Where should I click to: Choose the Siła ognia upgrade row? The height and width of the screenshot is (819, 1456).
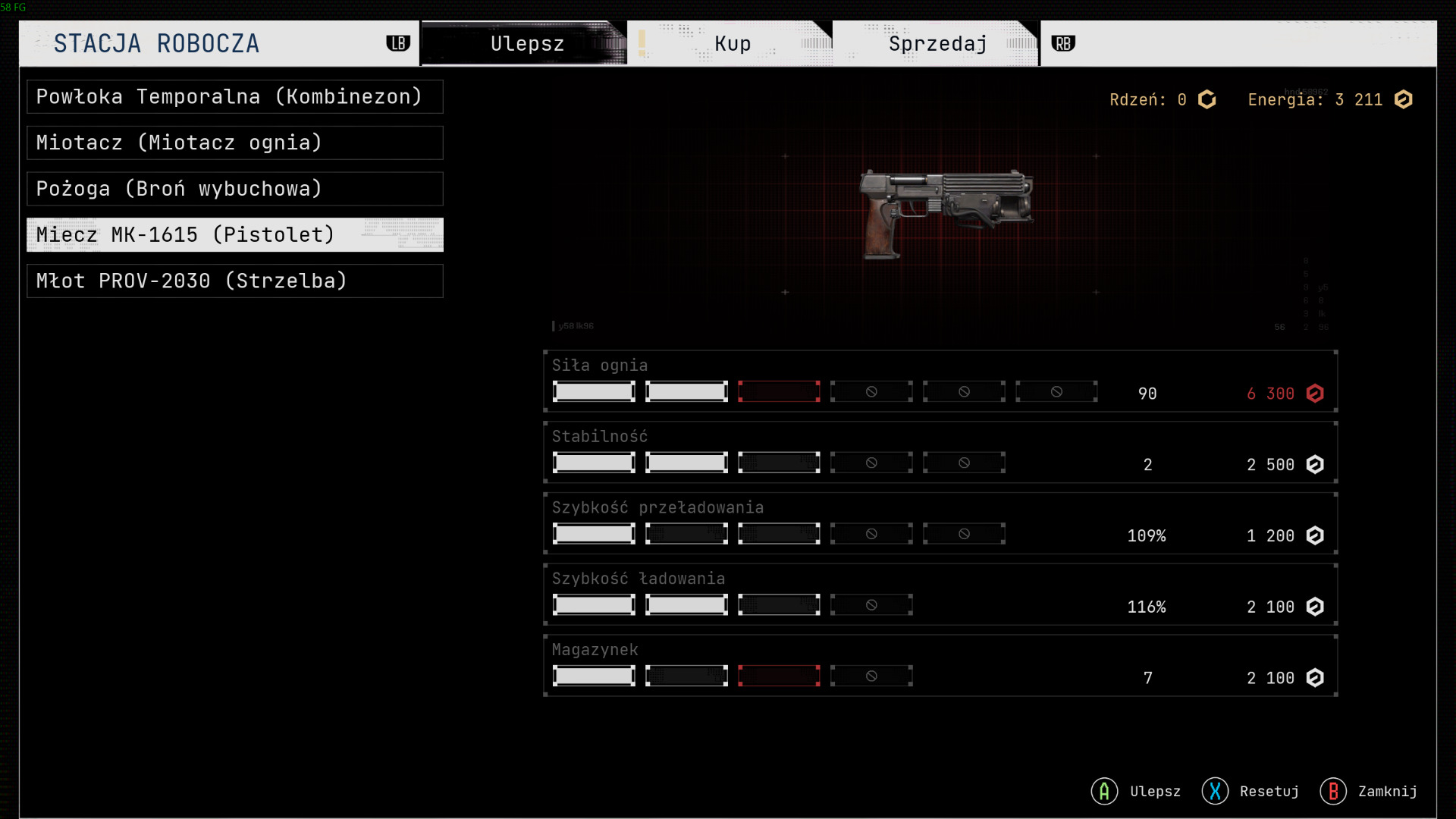click(940, 381)
